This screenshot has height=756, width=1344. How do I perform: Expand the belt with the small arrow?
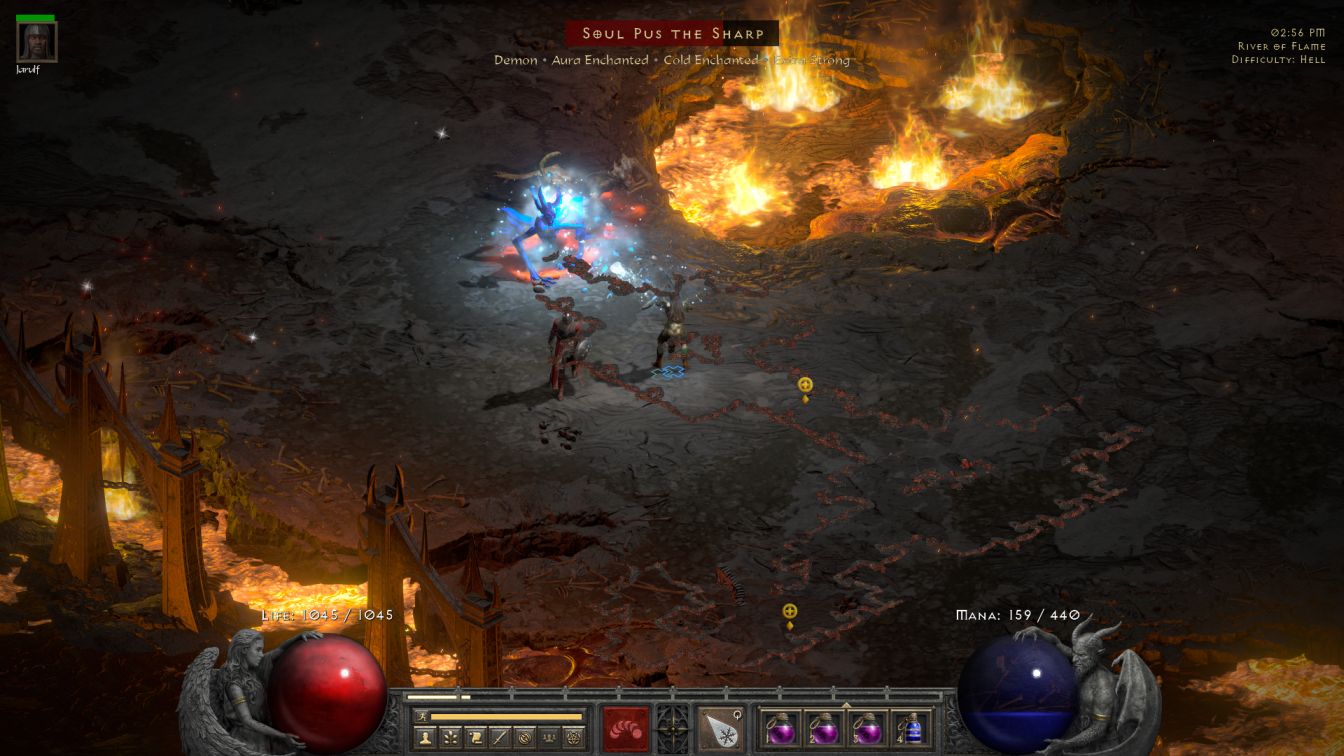point(846,704)
